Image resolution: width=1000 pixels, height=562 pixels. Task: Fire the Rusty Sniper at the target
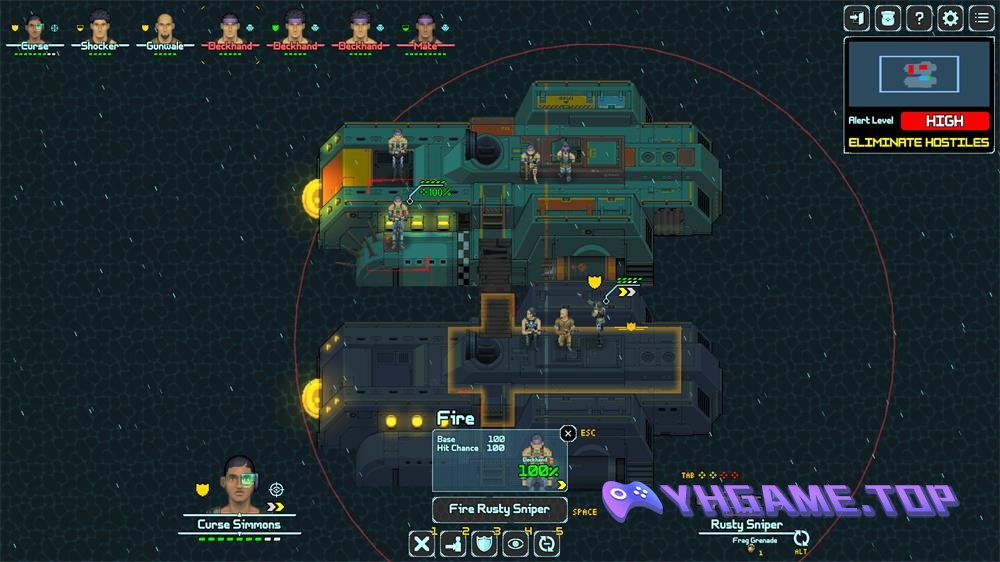coord(499,509)
